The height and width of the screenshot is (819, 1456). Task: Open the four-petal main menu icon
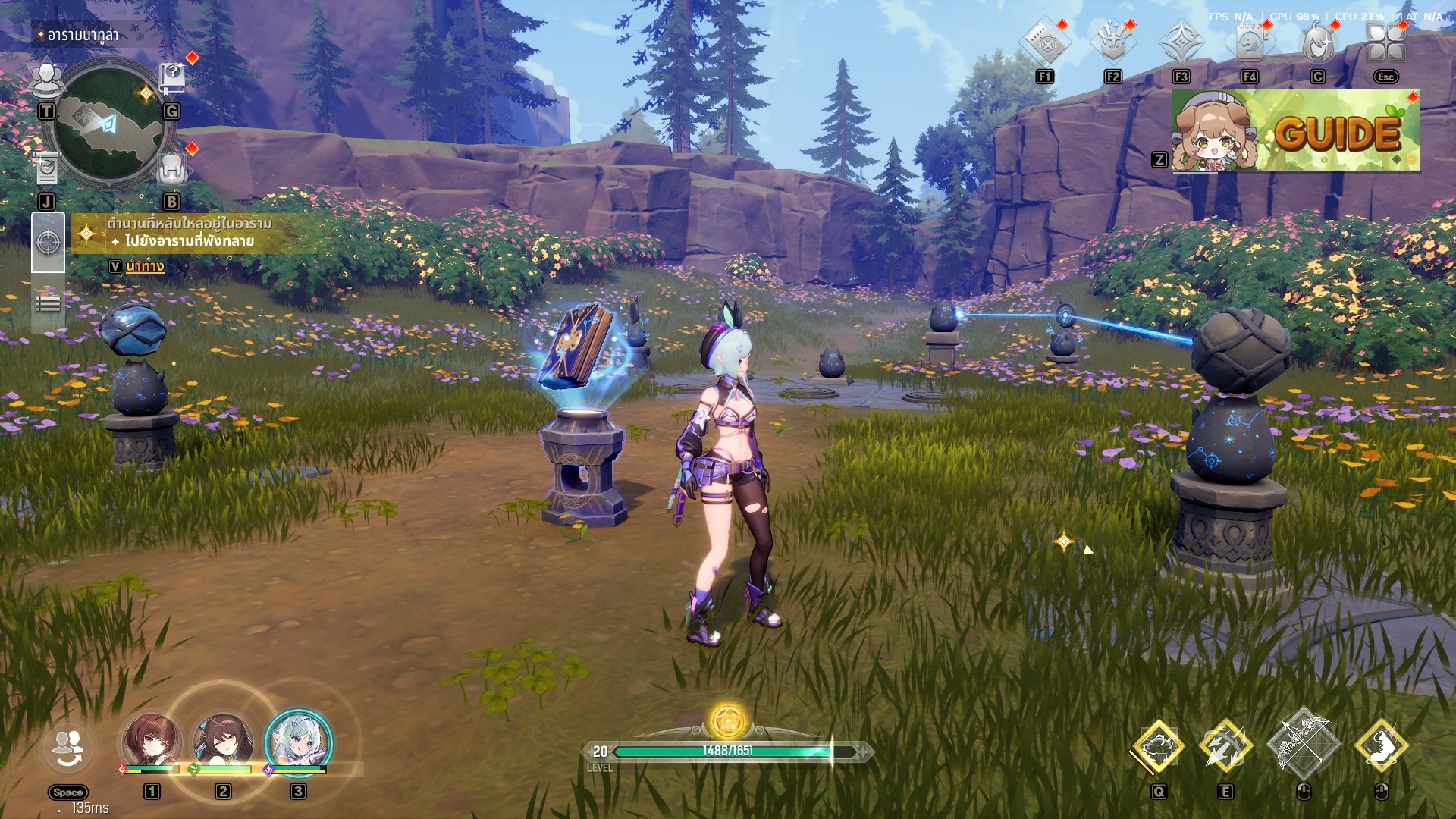[1385, 42]
